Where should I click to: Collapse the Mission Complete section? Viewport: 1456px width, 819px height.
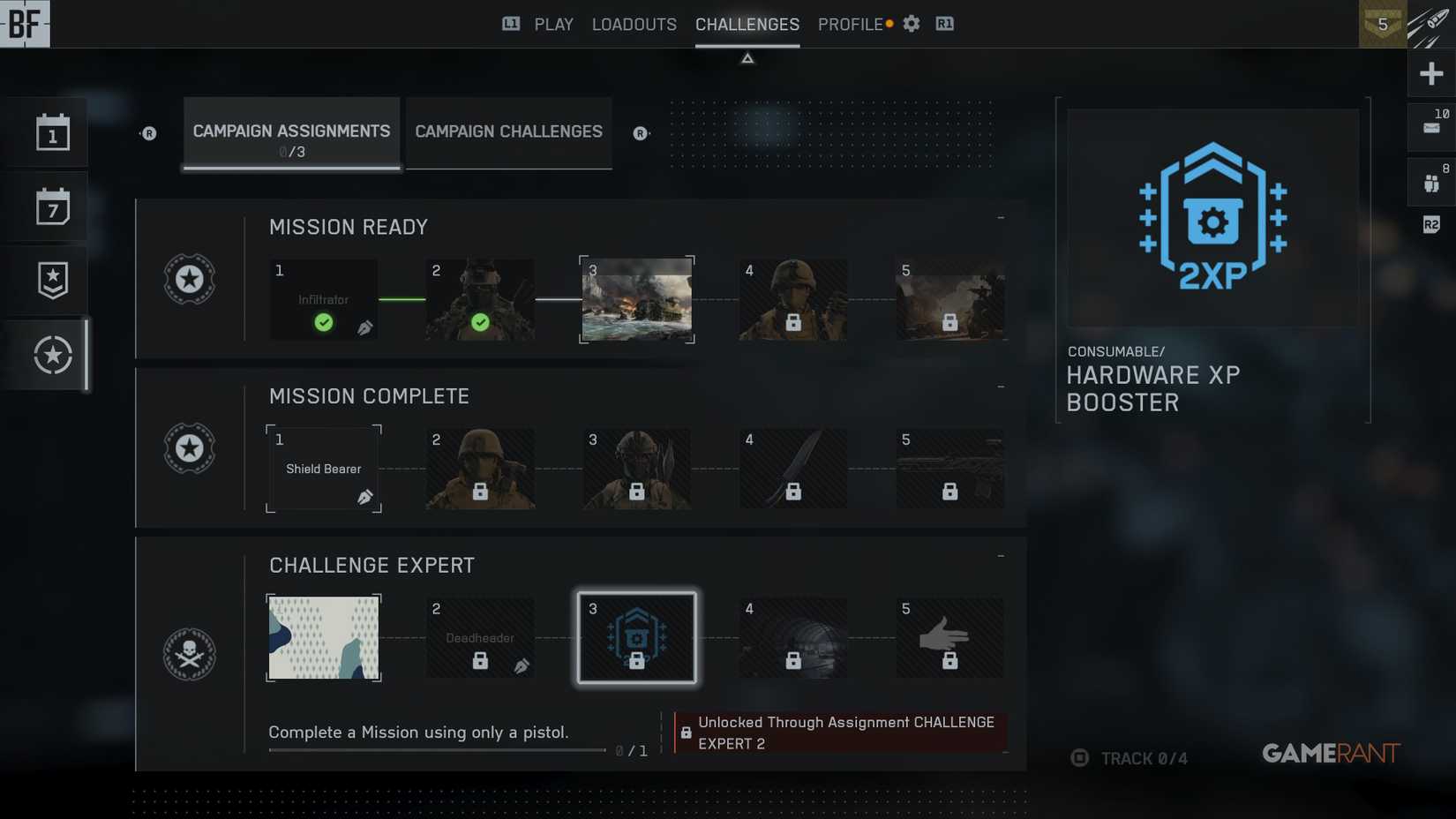[1000, 385]
